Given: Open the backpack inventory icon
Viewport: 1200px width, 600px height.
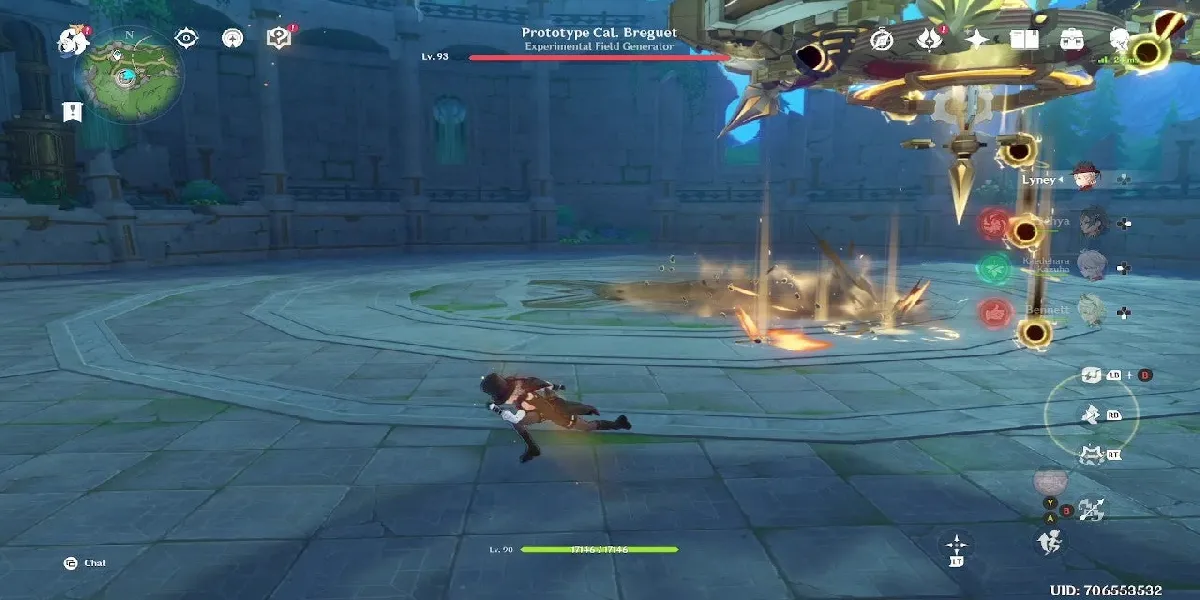Looking at the screenshot, I should point(1073,39).
